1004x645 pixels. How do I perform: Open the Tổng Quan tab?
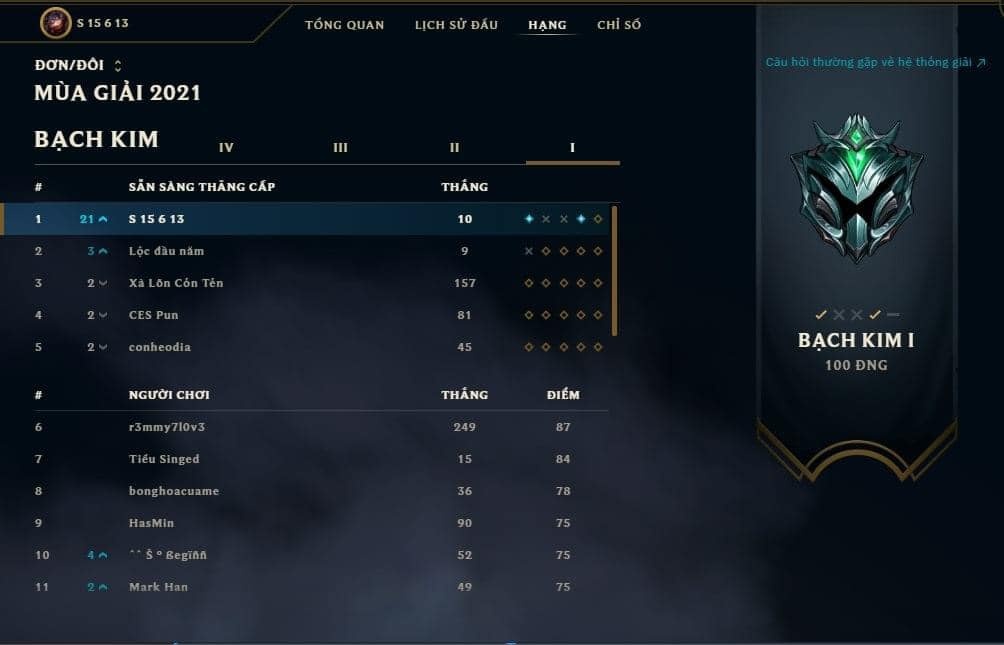(x=344, y=25)
